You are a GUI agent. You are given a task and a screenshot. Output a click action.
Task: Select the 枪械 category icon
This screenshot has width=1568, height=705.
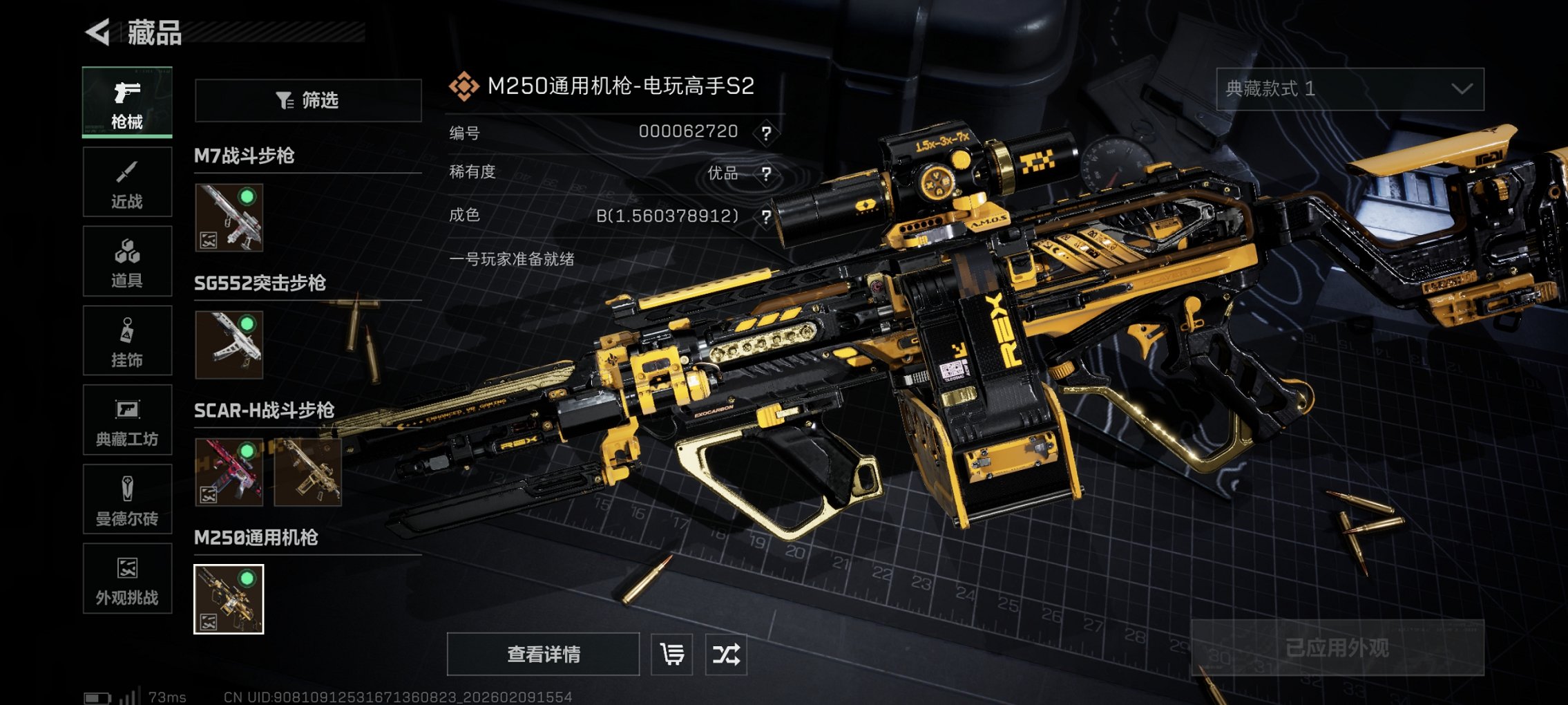[127, 102]
